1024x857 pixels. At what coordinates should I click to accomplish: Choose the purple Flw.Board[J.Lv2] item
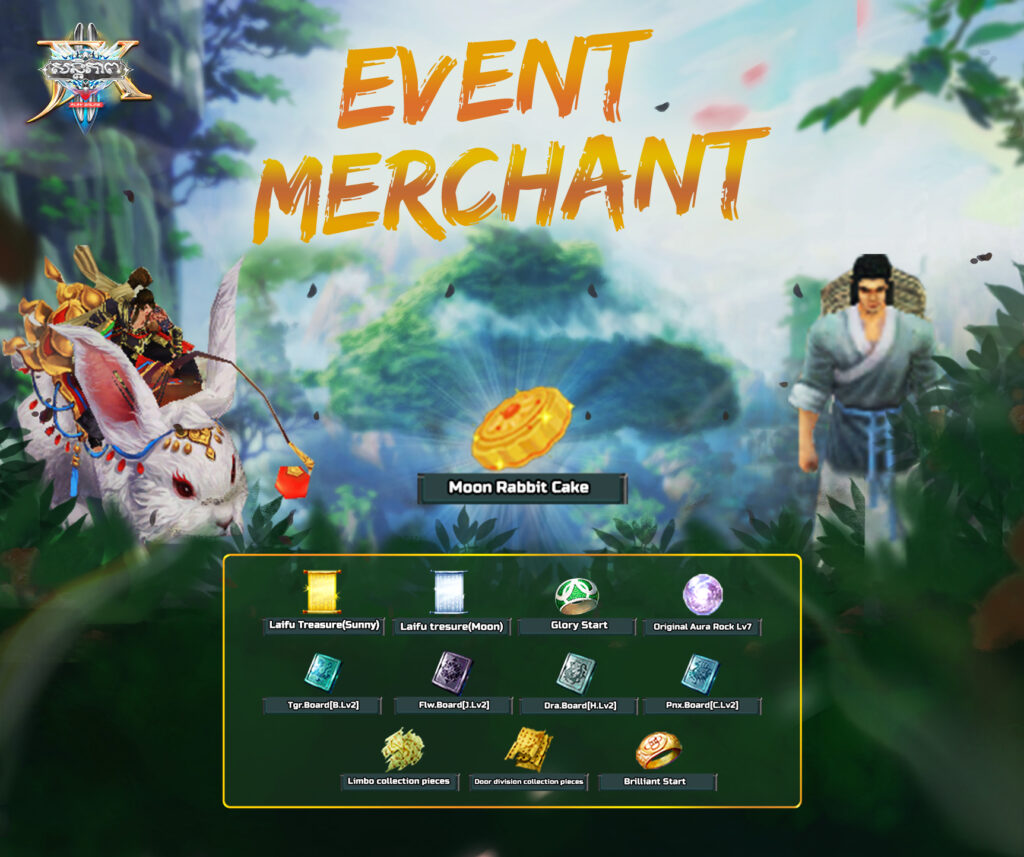tap(451, 672)
